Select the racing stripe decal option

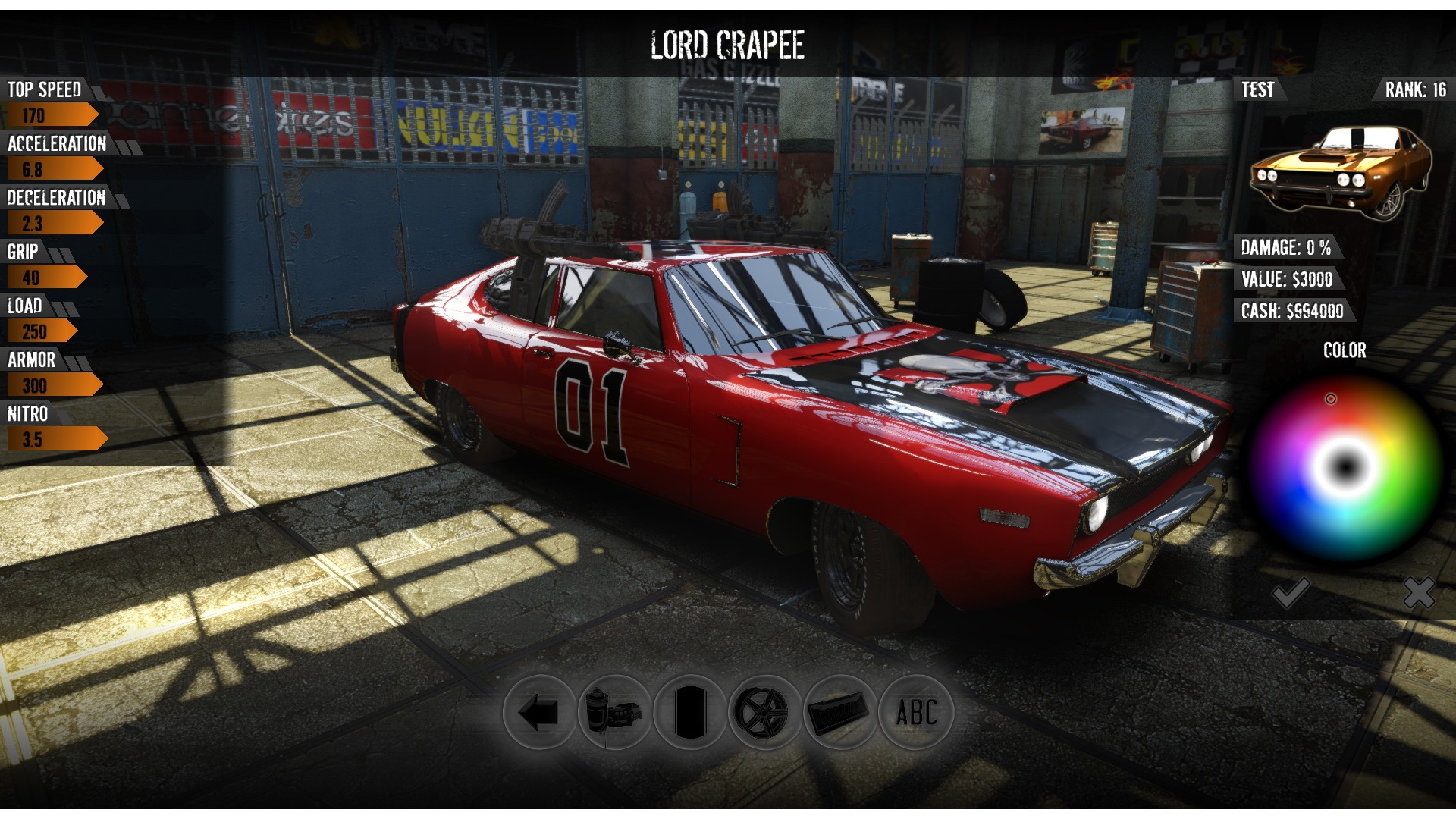coord(689,713)
